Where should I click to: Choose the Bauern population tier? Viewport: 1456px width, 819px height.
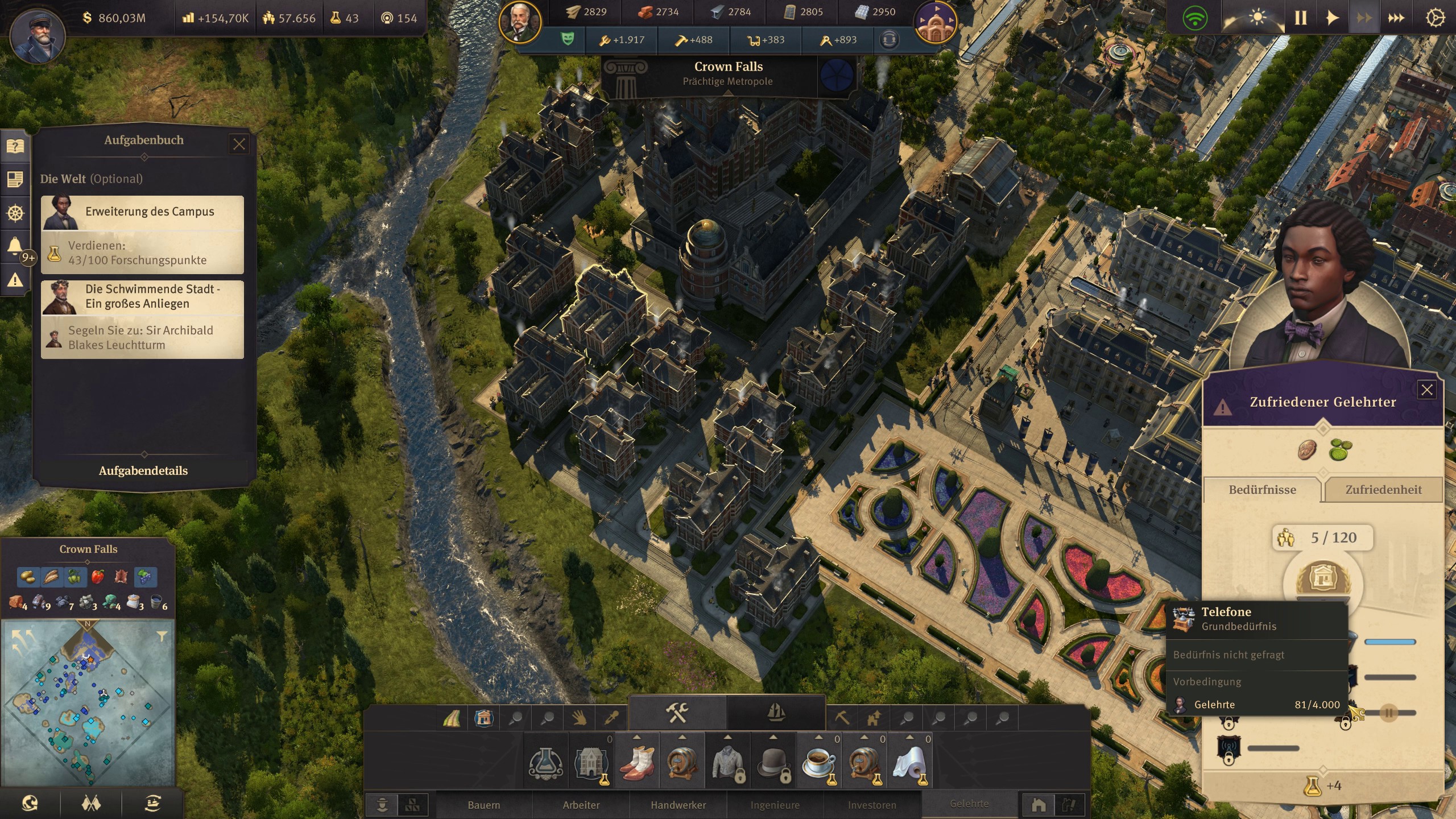[x=484, y=805]
